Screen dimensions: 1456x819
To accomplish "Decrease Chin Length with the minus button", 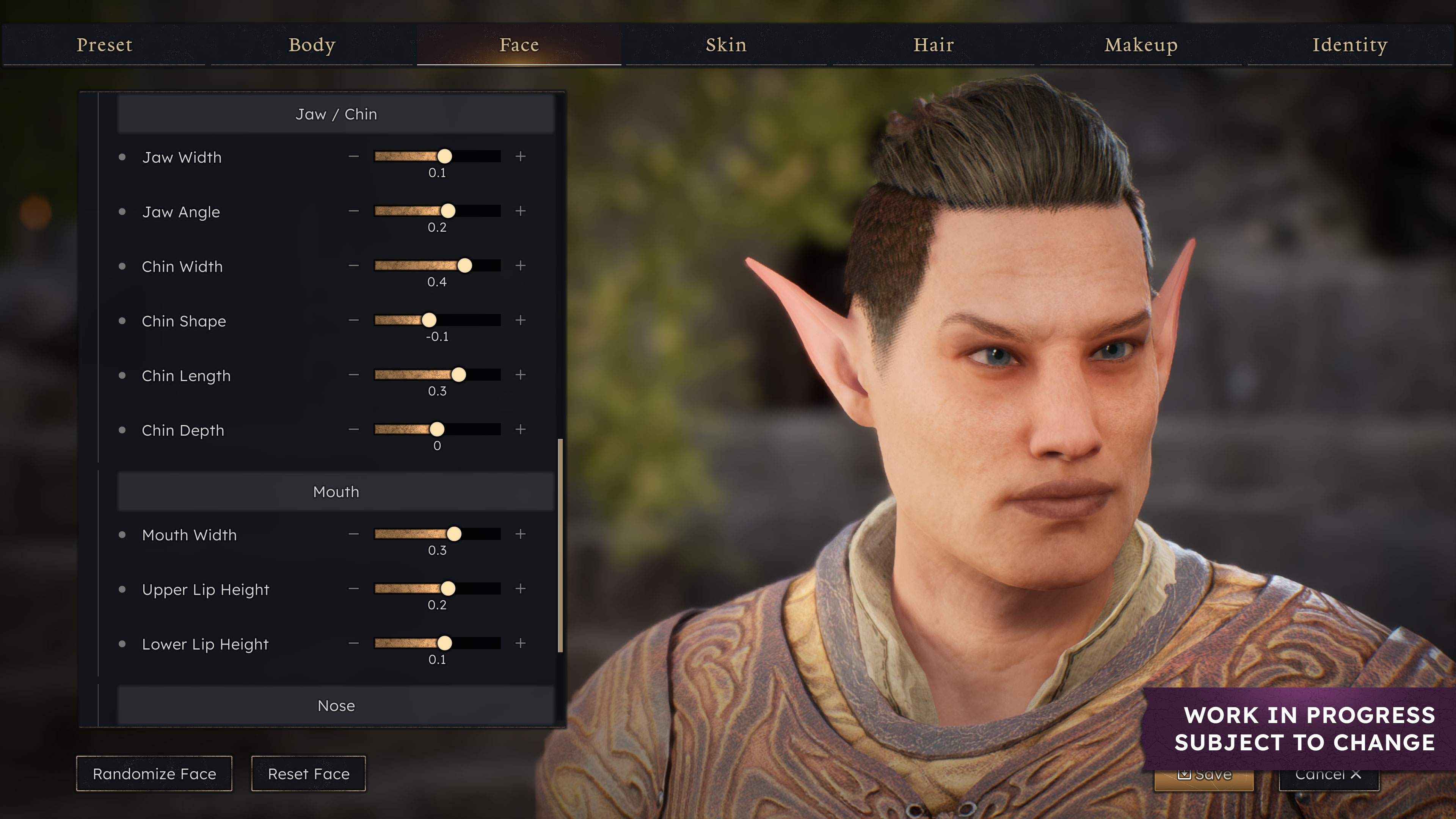I will pos(354,375).
